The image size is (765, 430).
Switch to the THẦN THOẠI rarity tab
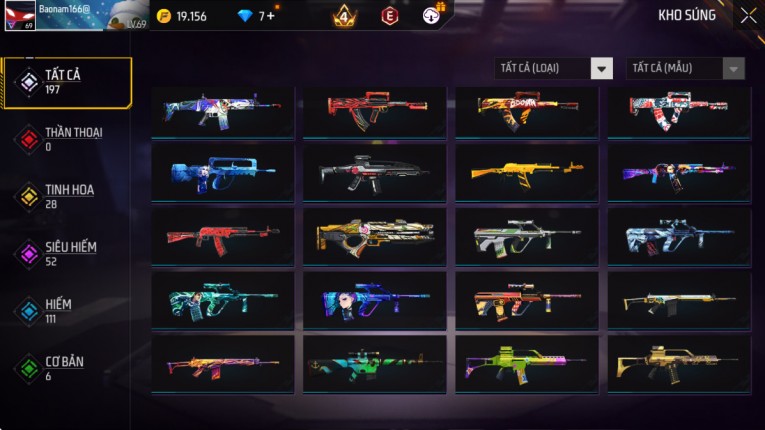click(67, 139)
